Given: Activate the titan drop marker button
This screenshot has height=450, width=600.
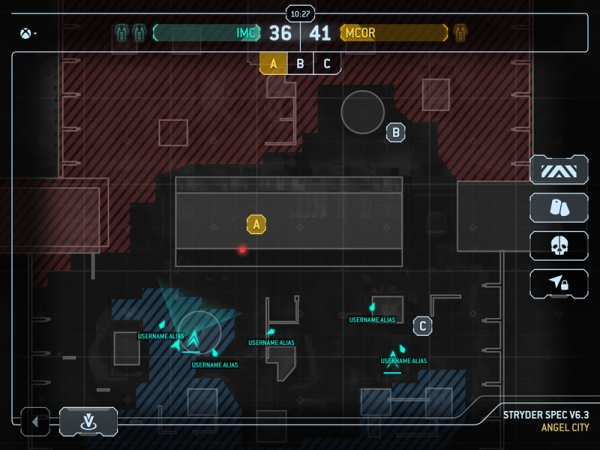Looking at the screenshot, I should 88,422.
